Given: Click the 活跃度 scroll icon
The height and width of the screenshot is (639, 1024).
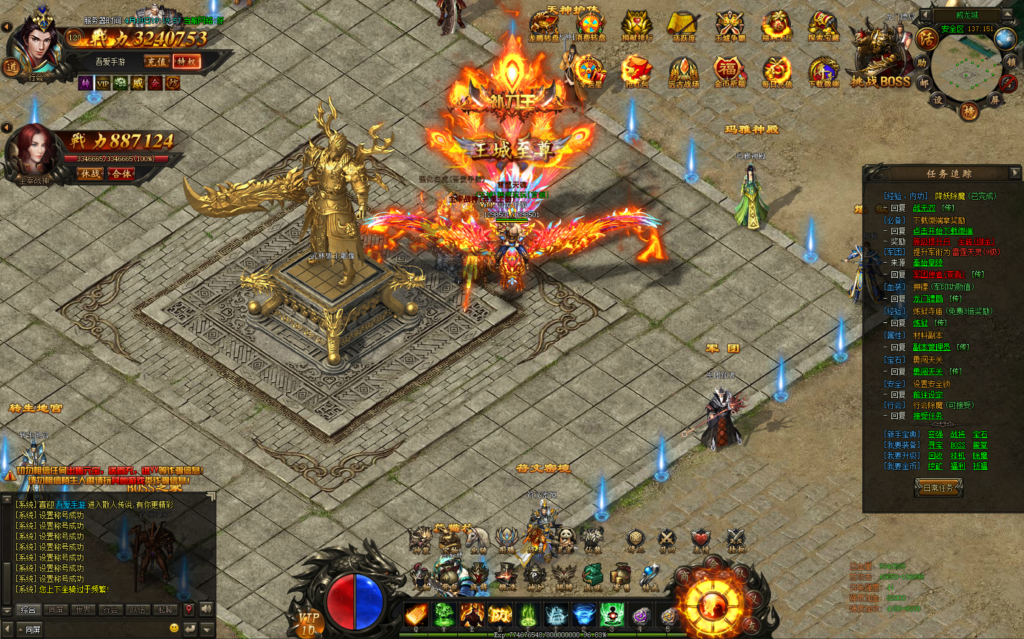Looking at the screenshot, I should click(682, 26).
